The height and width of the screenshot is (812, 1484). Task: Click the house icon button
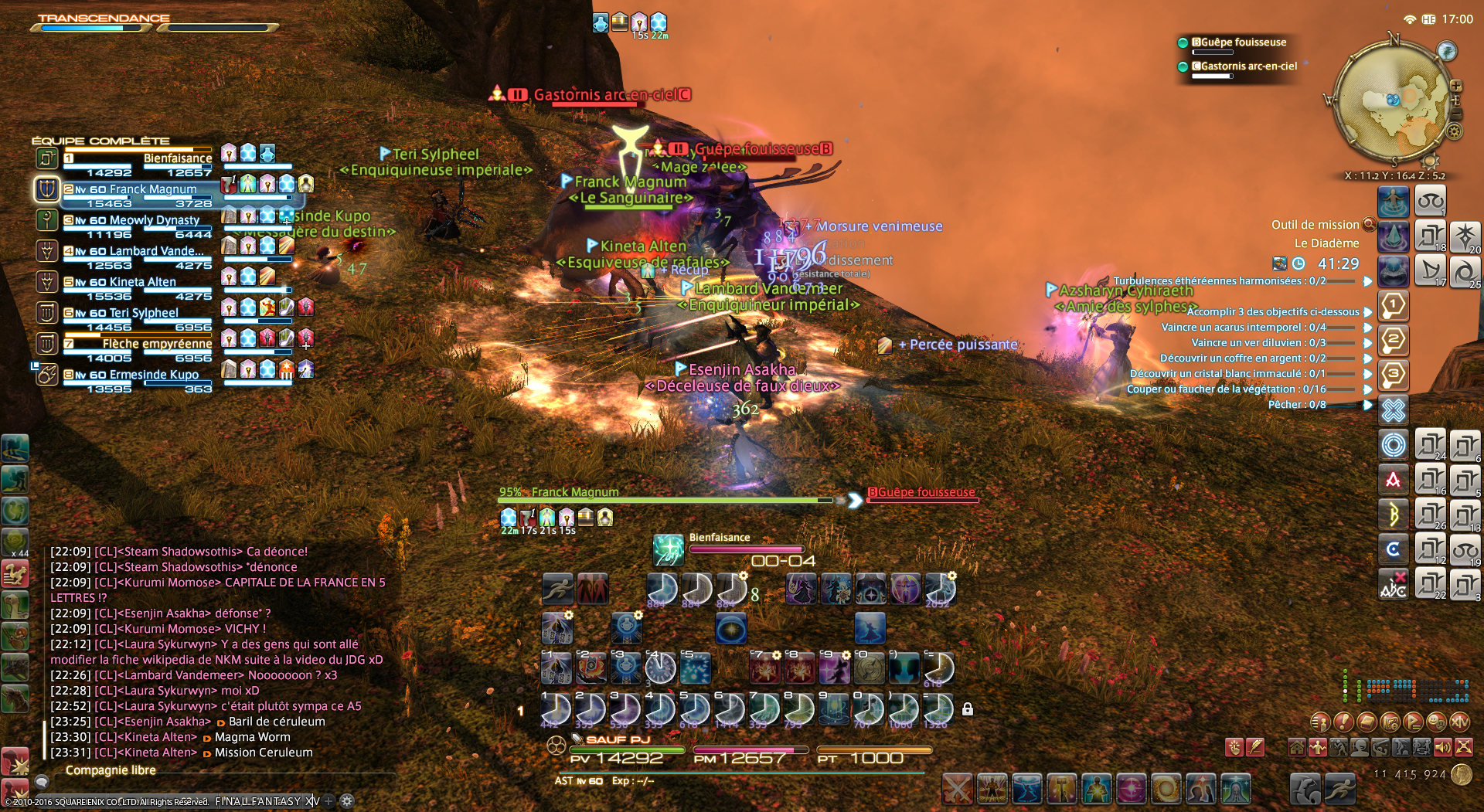click(1297, 747)
